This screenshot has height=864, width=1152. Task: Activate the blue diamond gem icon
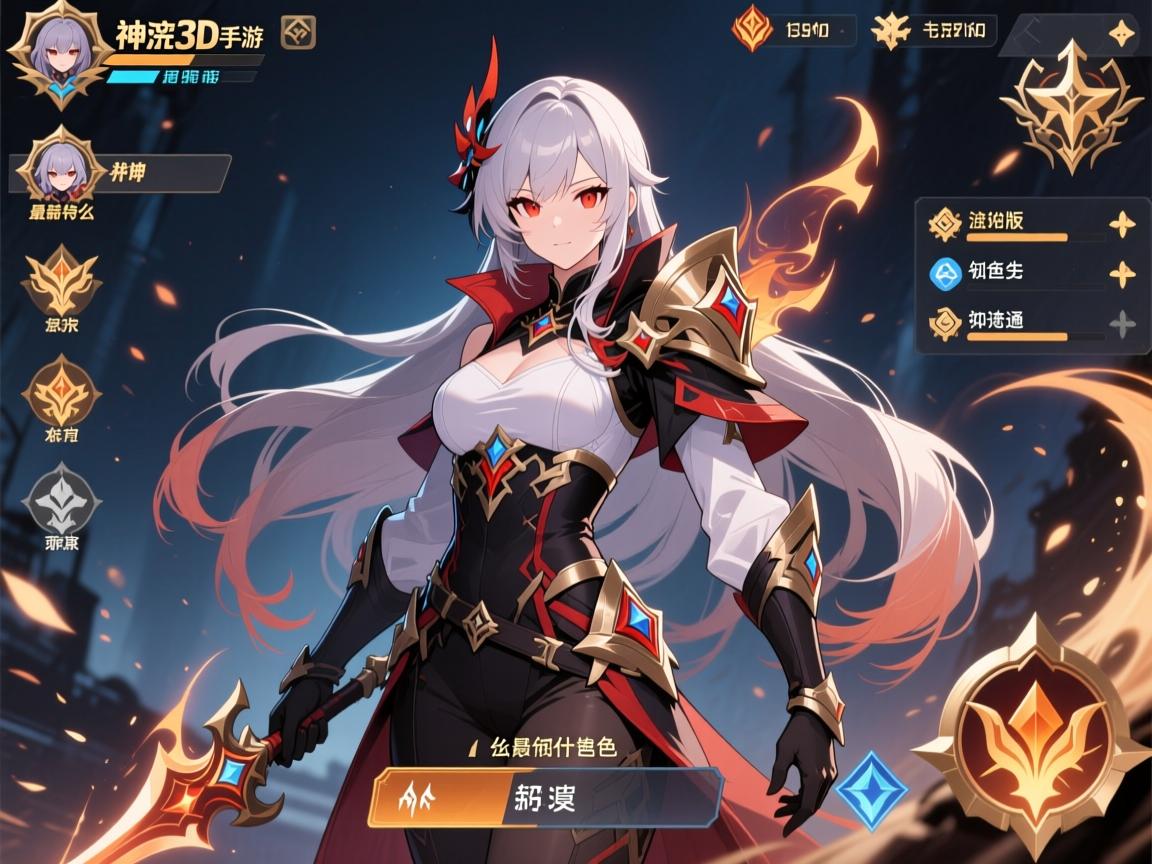tap(871, 790)
